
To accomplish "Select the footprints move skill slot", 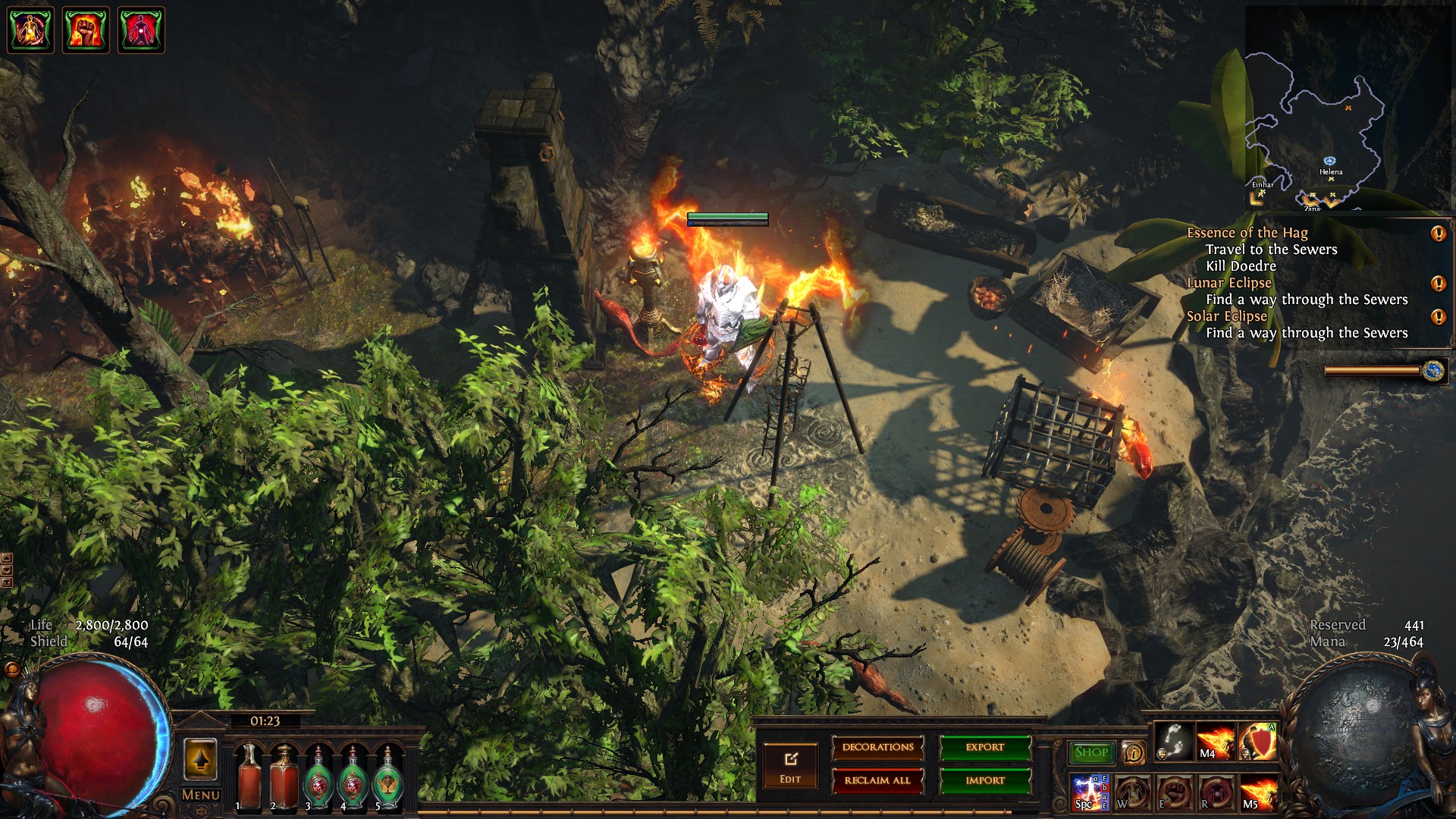I will tap(1175, 741).
